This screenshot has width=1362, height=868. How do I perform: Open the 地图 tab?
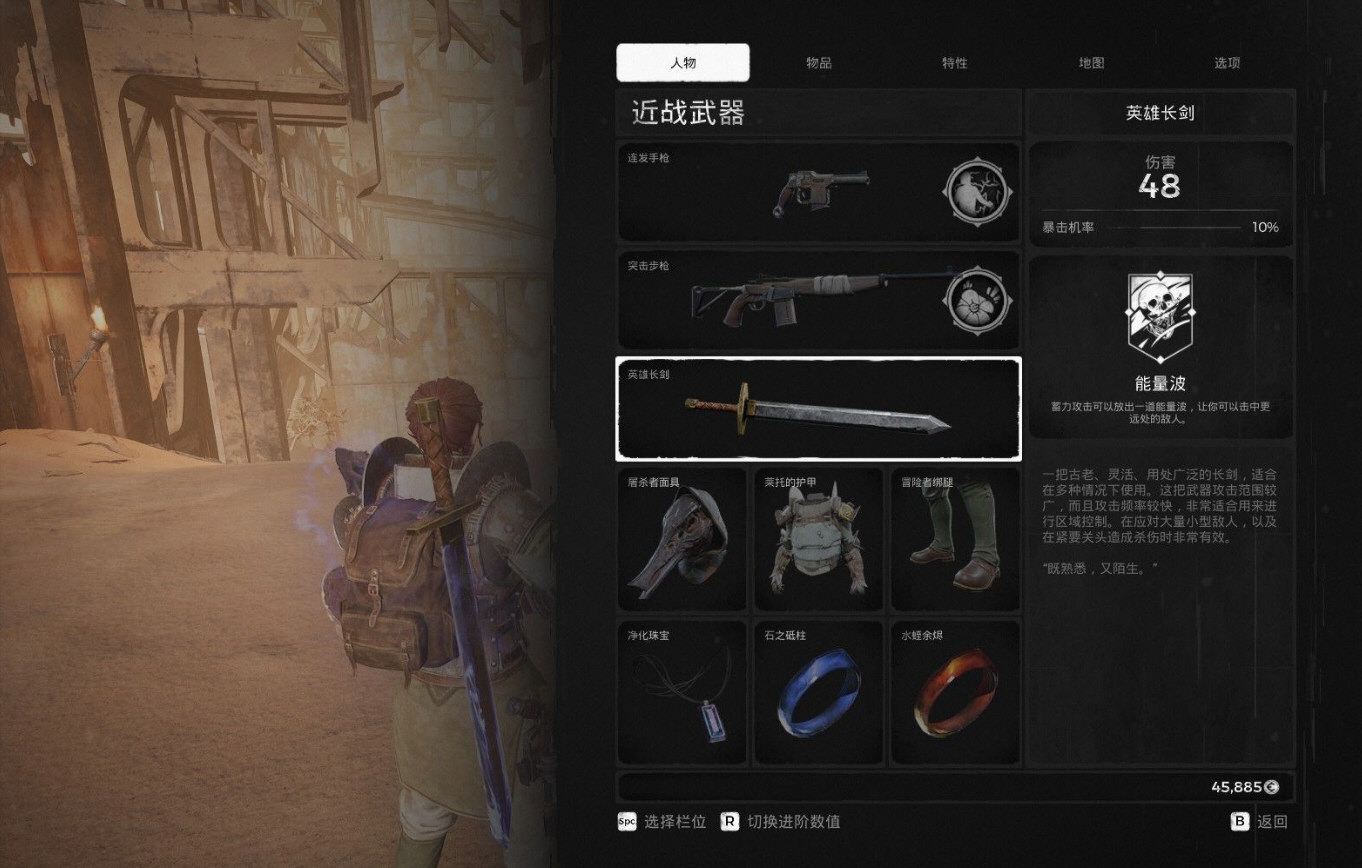coord(1091,63)
